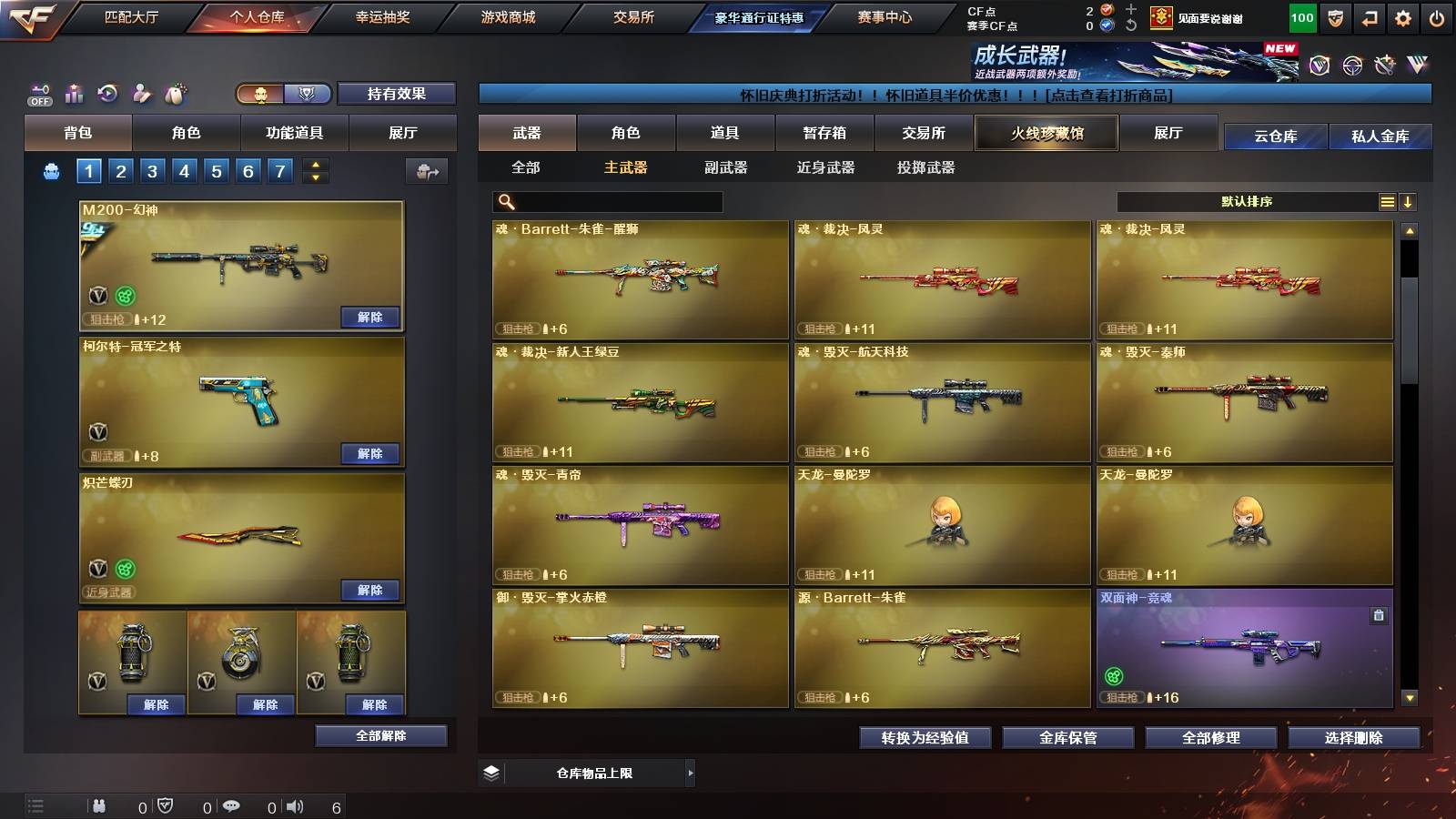Click the 转换为经验值 button at the bottom
The width and height of the screenshot is (1456, 819).
925,739
